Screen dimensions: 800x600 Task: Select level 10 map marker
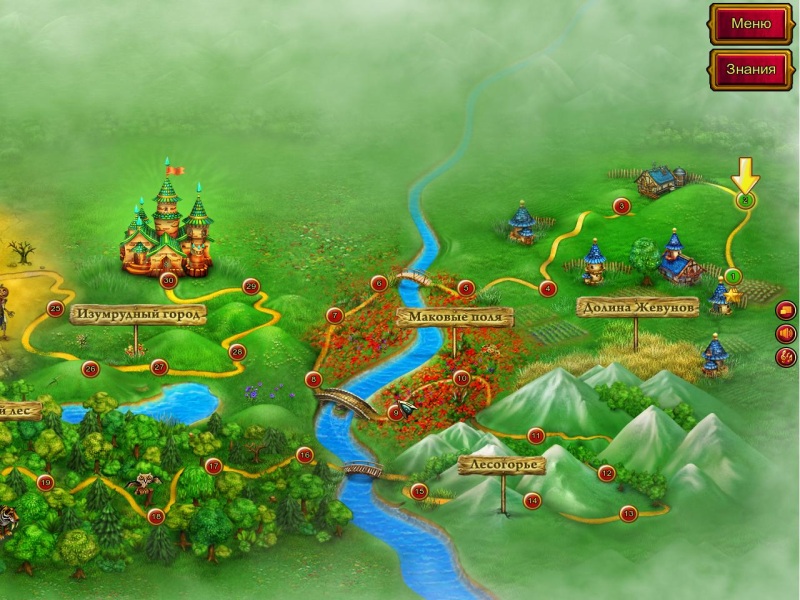point(461,378)
